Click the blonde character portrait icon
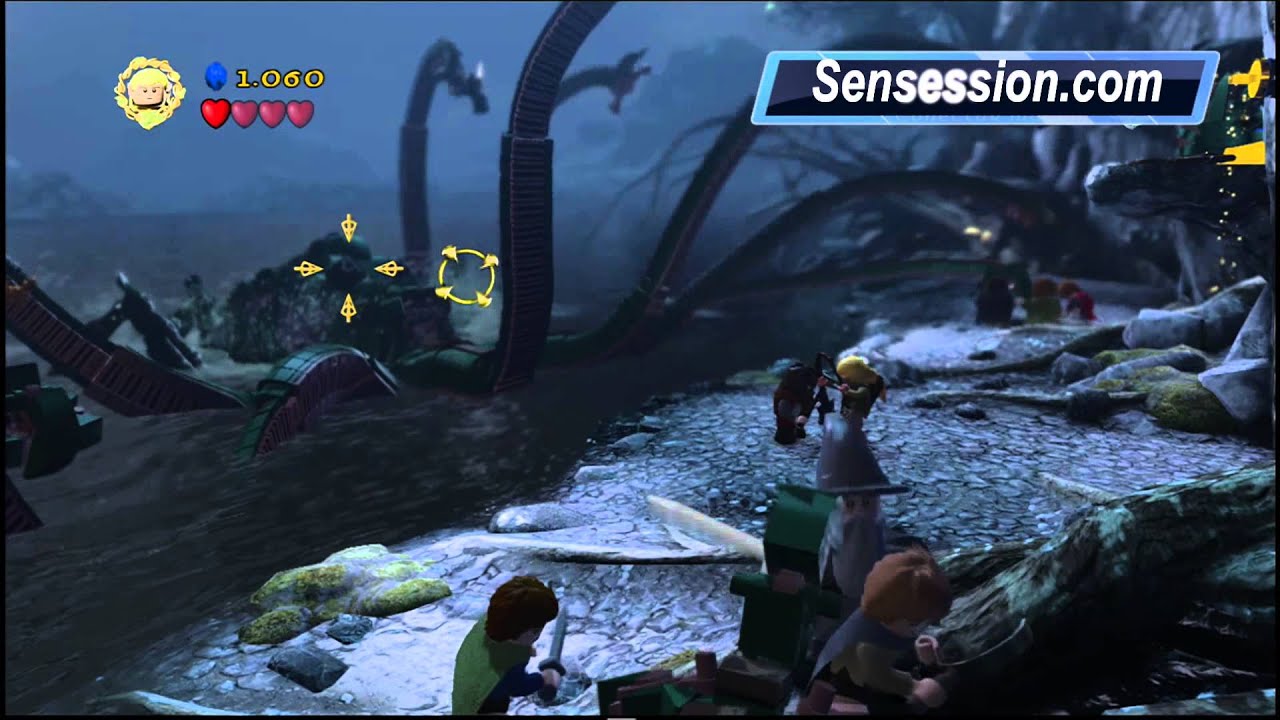The image size is (1280, 720). [x=150, y=92]
